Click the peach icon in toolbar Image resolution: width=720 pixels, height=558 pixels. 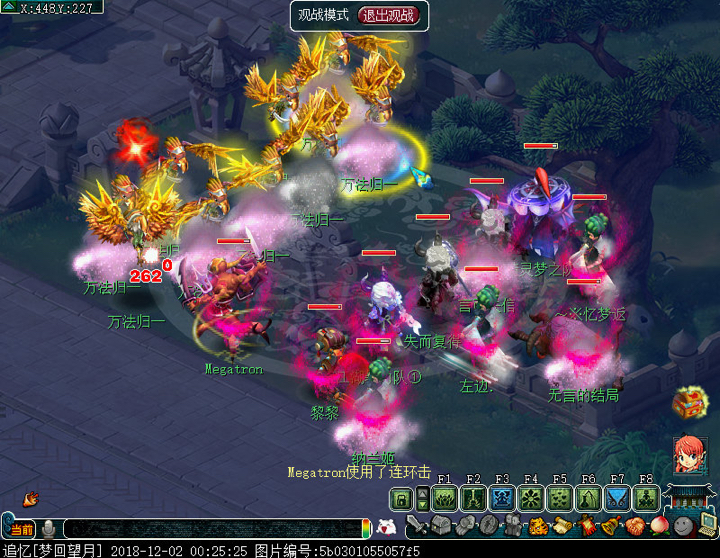658,526
